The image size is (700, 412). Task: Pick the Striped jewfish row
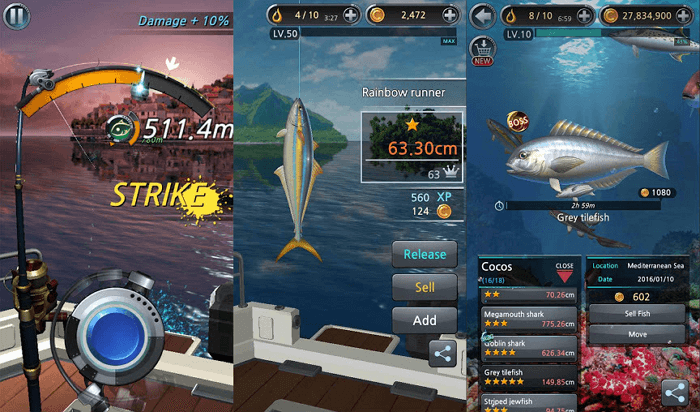coord(528,402)
